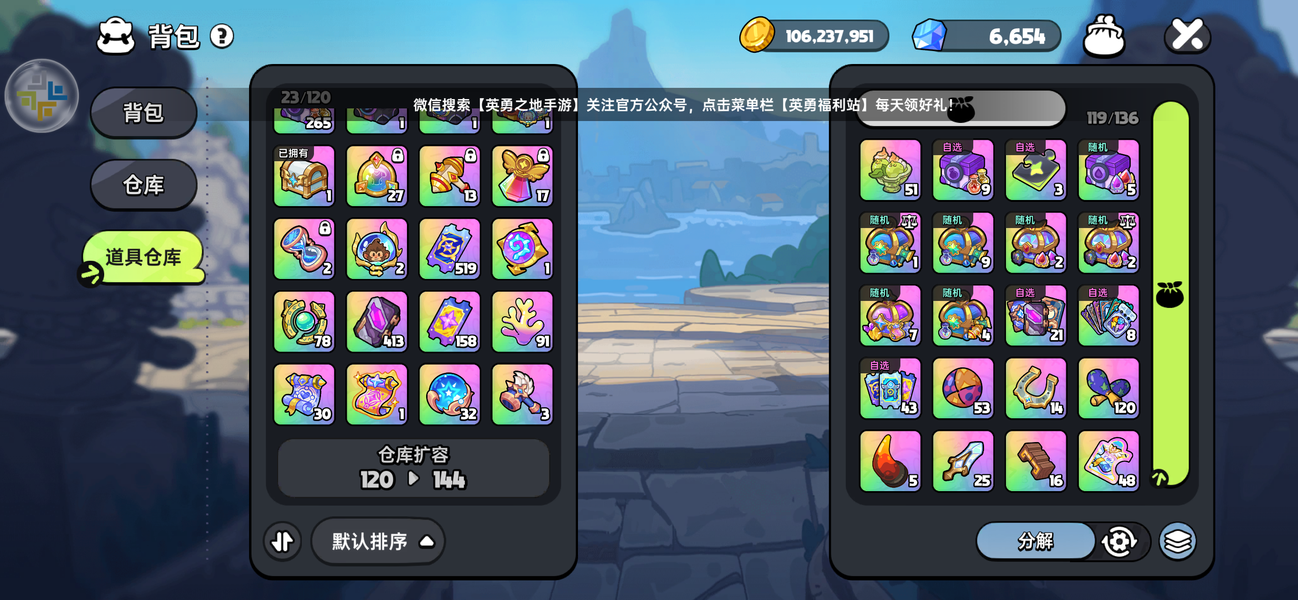Open the 仓库 tab
Viewport: 1298px width, 600px height.
pyautogui.click(x=143, y=185)
